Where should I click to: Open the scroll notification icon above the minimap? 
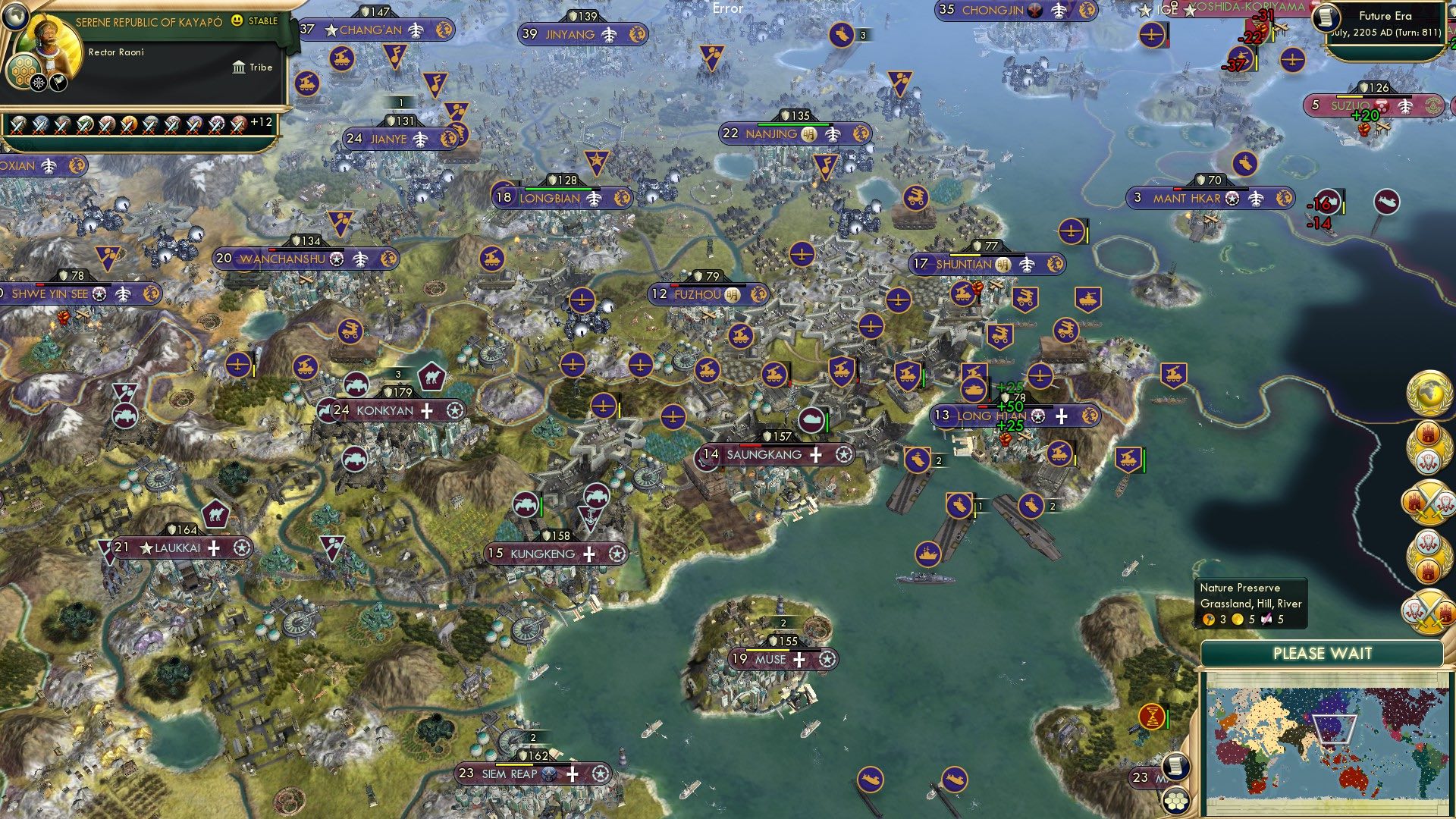click(1175, 767)
